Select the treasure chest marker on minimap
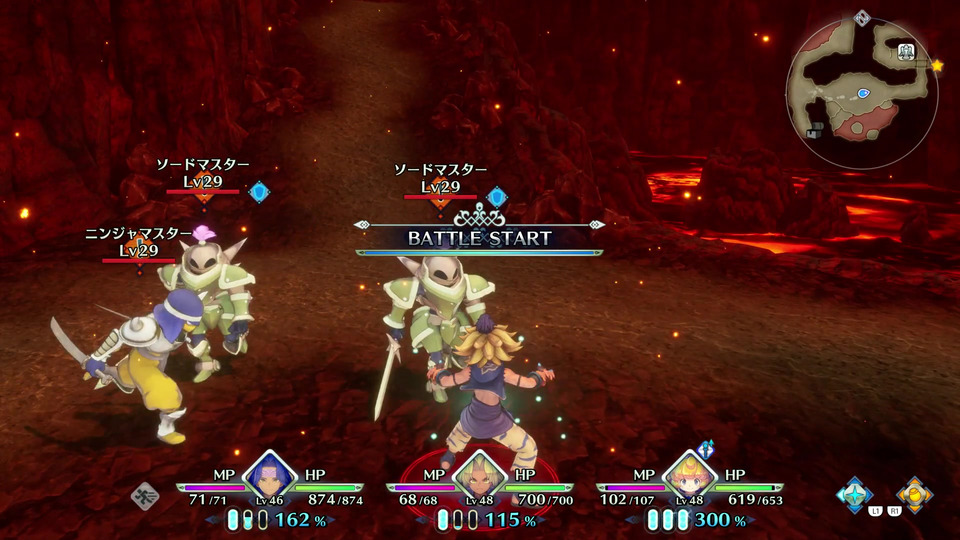 (816, 129)
